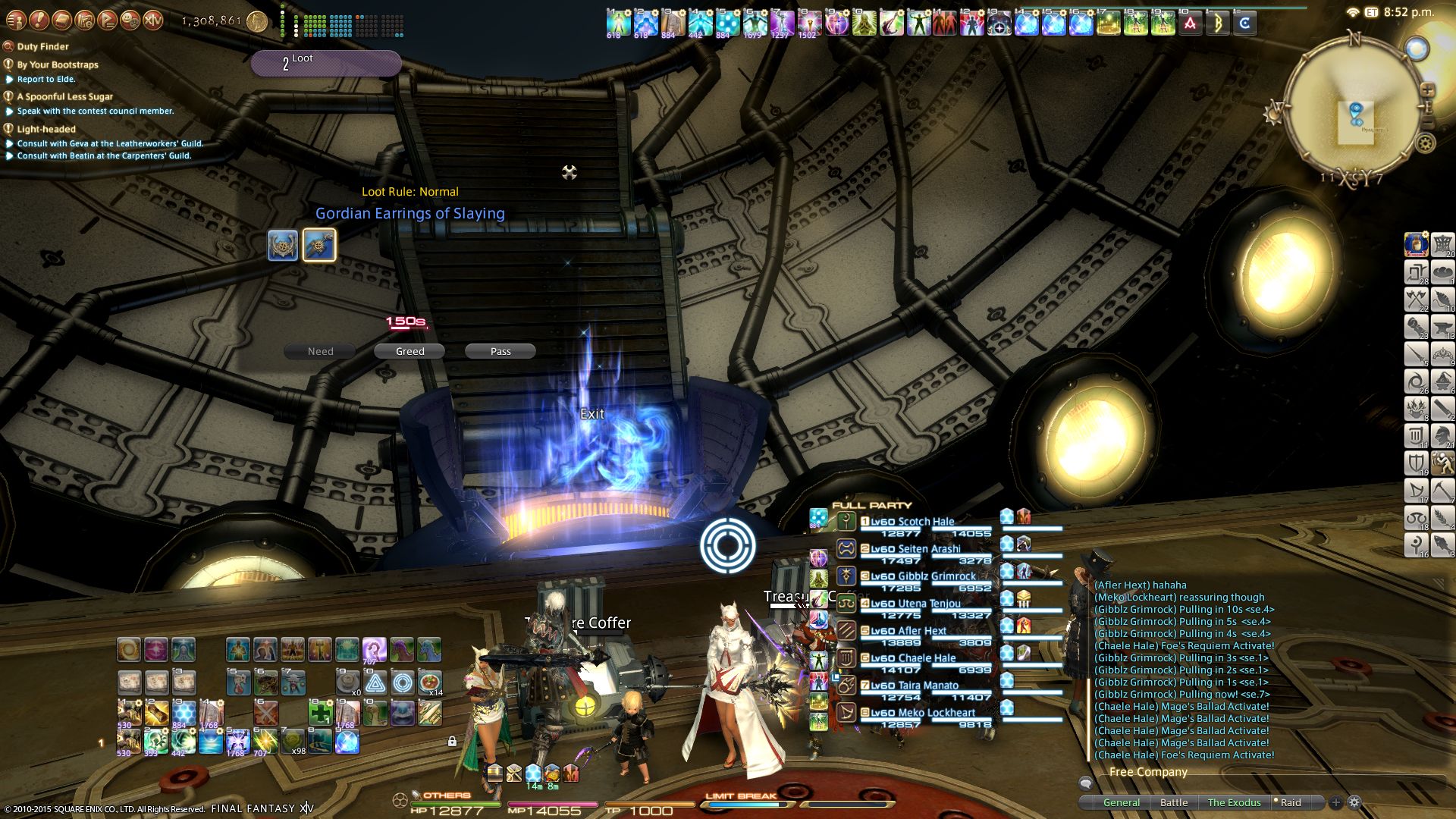Open the Duty Finder entry
Image resolution: width=1456 pixels, height=819 pixels.
pos(42,46)
